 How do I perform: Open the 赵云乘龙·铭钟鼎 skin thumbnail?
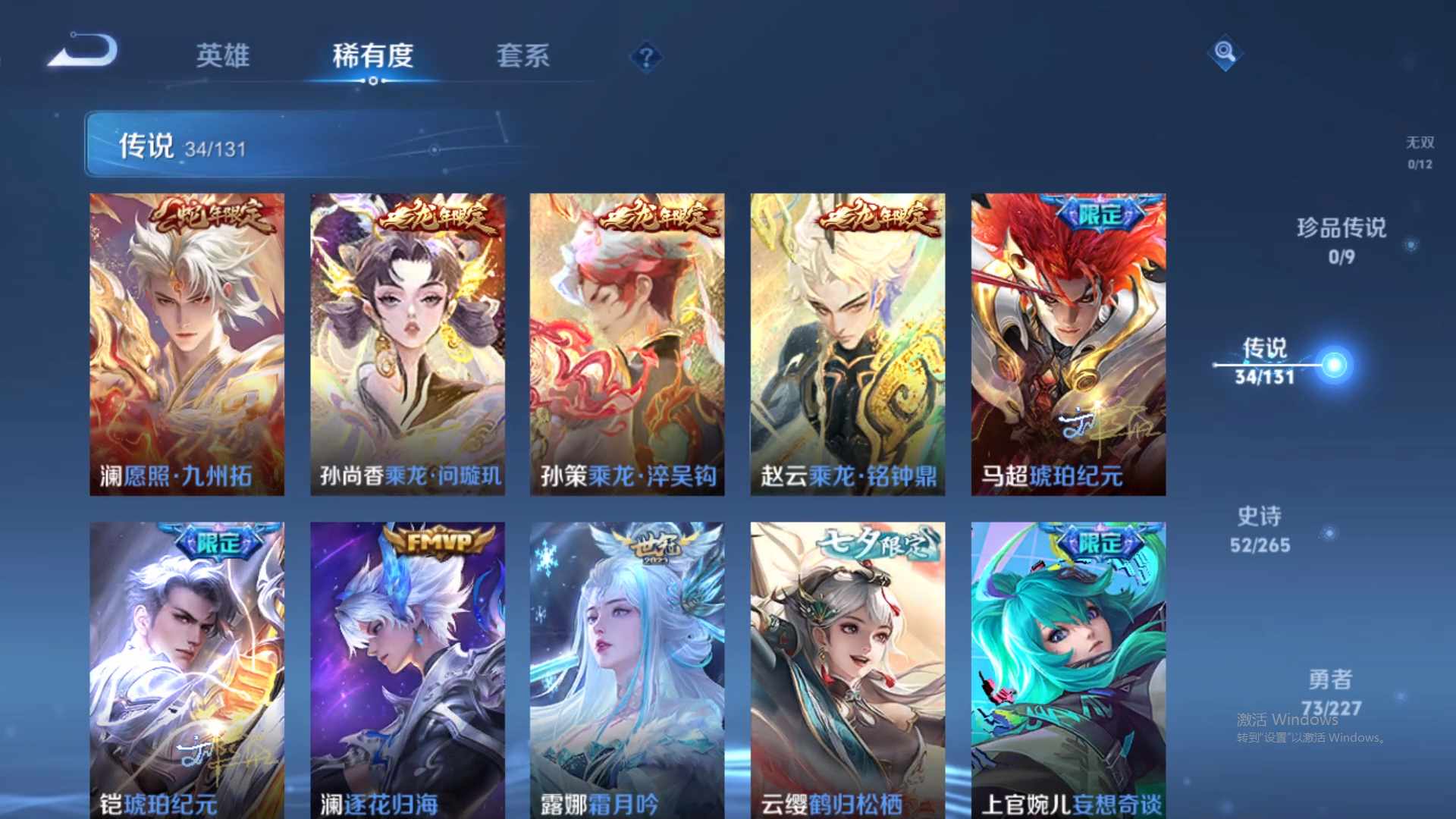point(847,341)
